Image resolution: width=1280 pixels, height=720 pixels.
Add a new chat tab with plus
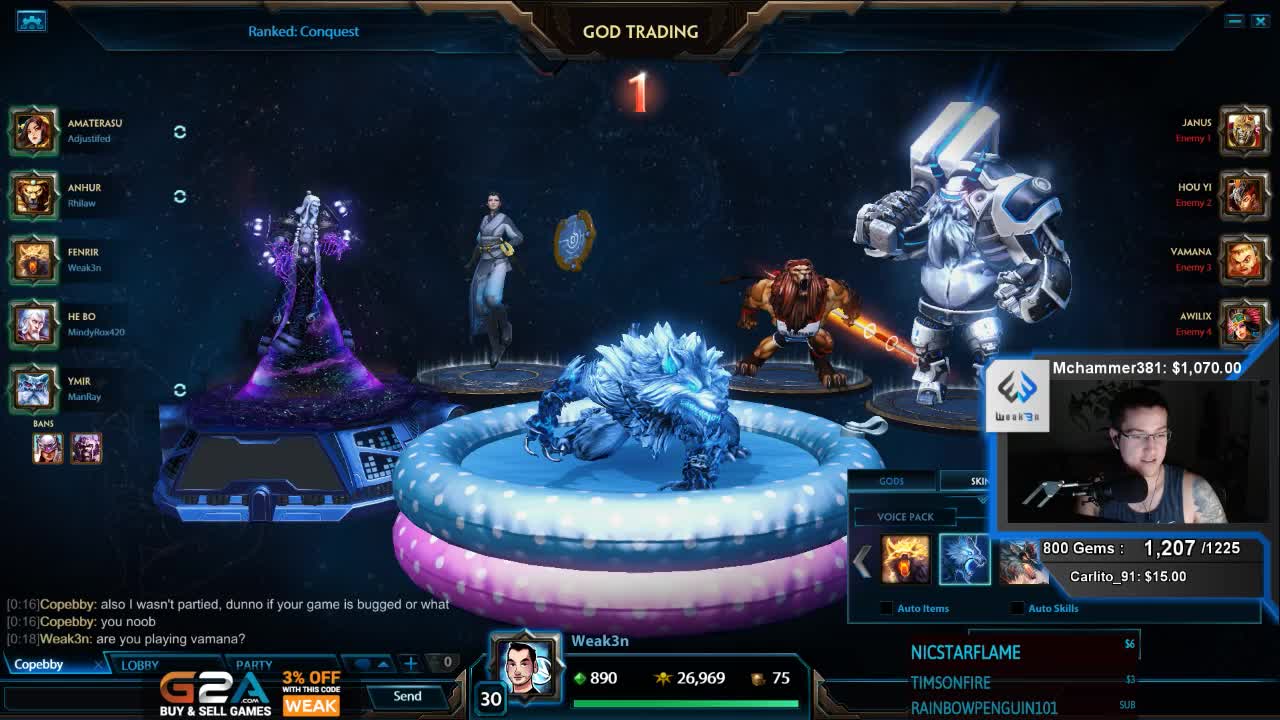pyautogui.click(x=410, y=662)
